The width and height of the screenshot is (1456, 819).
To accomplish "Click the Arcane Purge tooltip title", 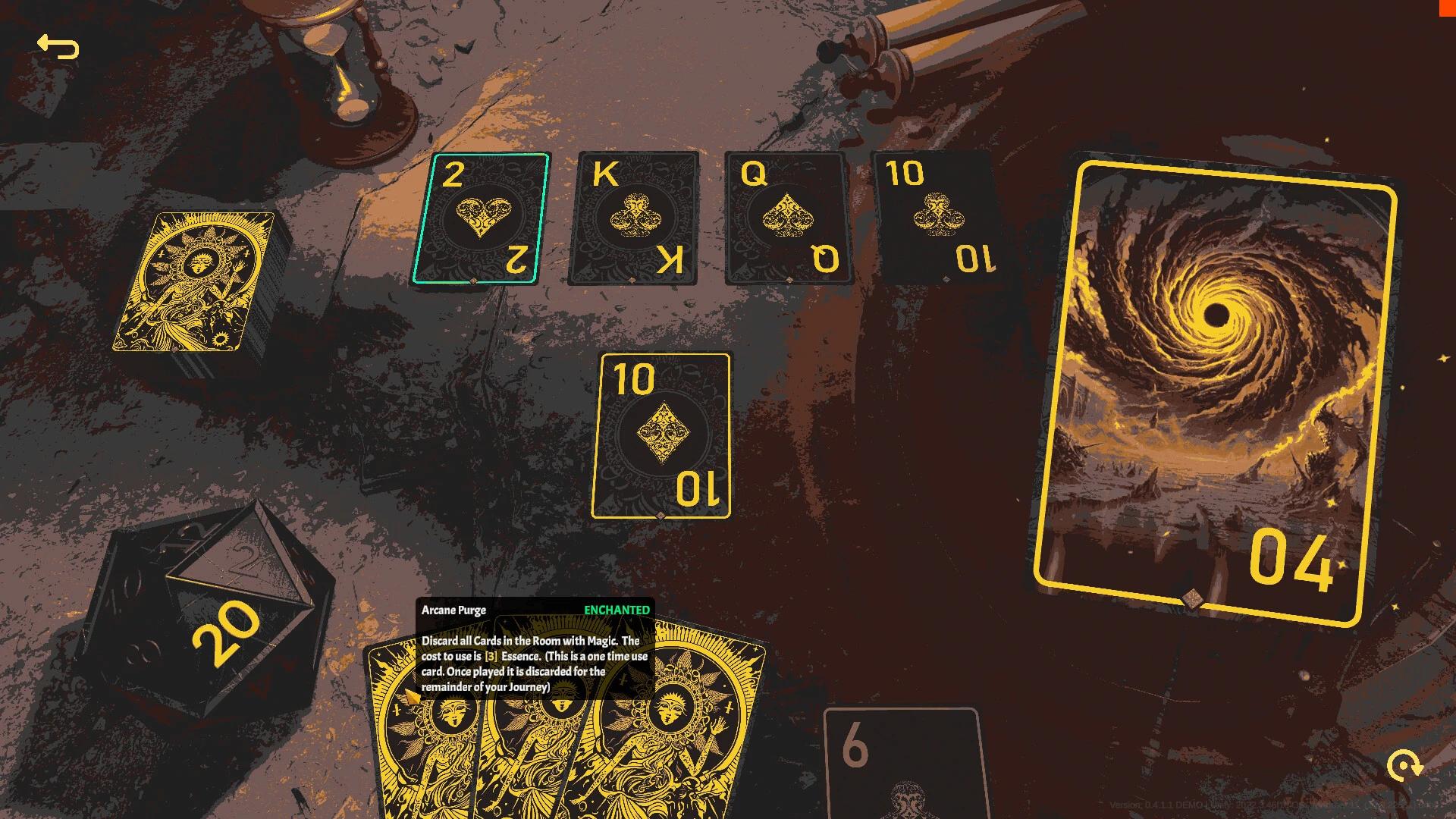I will [x=455, y=609].
